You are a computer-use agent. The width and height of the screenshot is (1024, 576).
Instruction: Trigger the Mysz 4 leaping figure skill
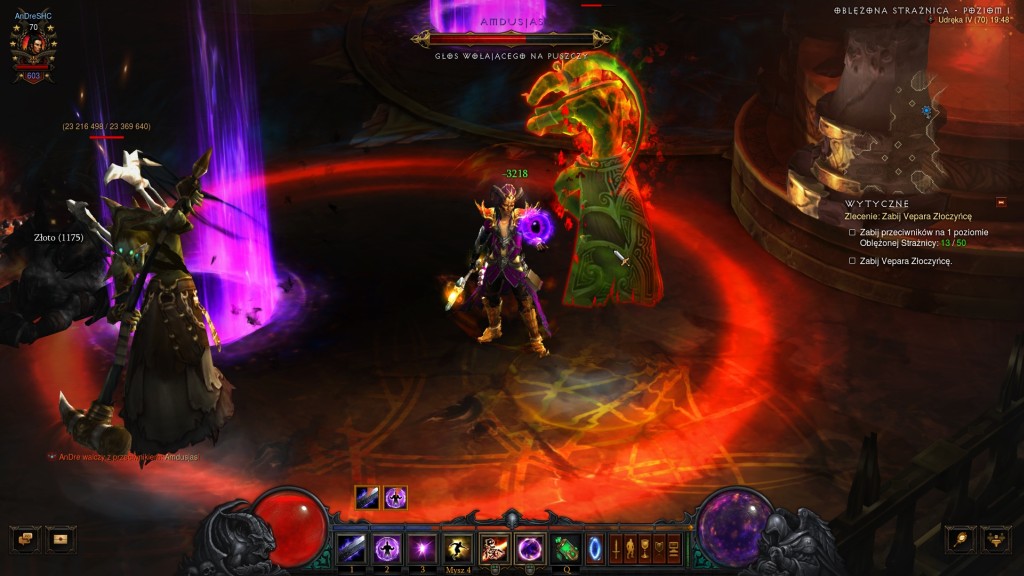[x=458, y=548]
